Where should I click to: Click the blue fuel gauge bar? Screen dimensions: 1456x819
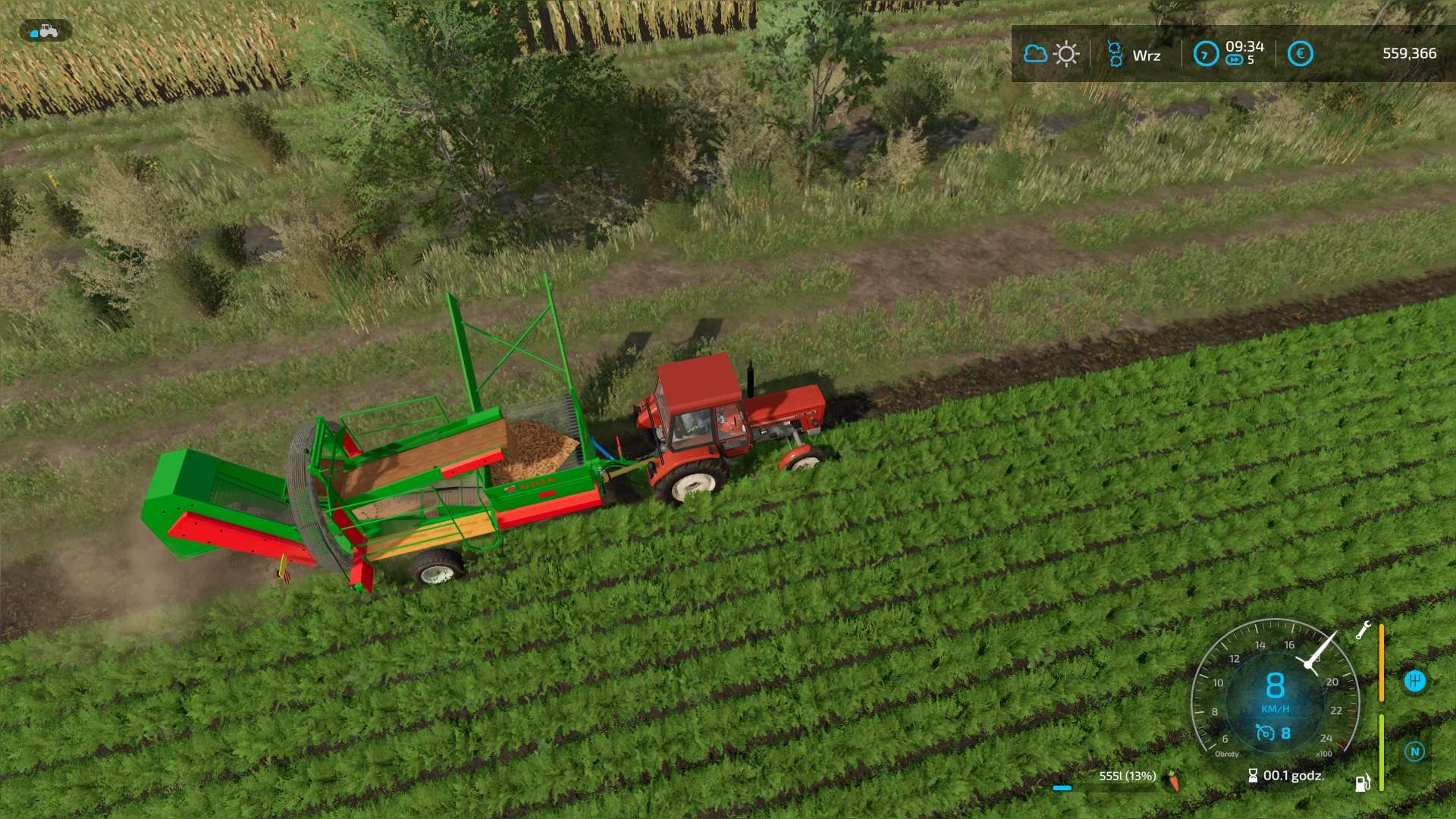point(1062,789)
